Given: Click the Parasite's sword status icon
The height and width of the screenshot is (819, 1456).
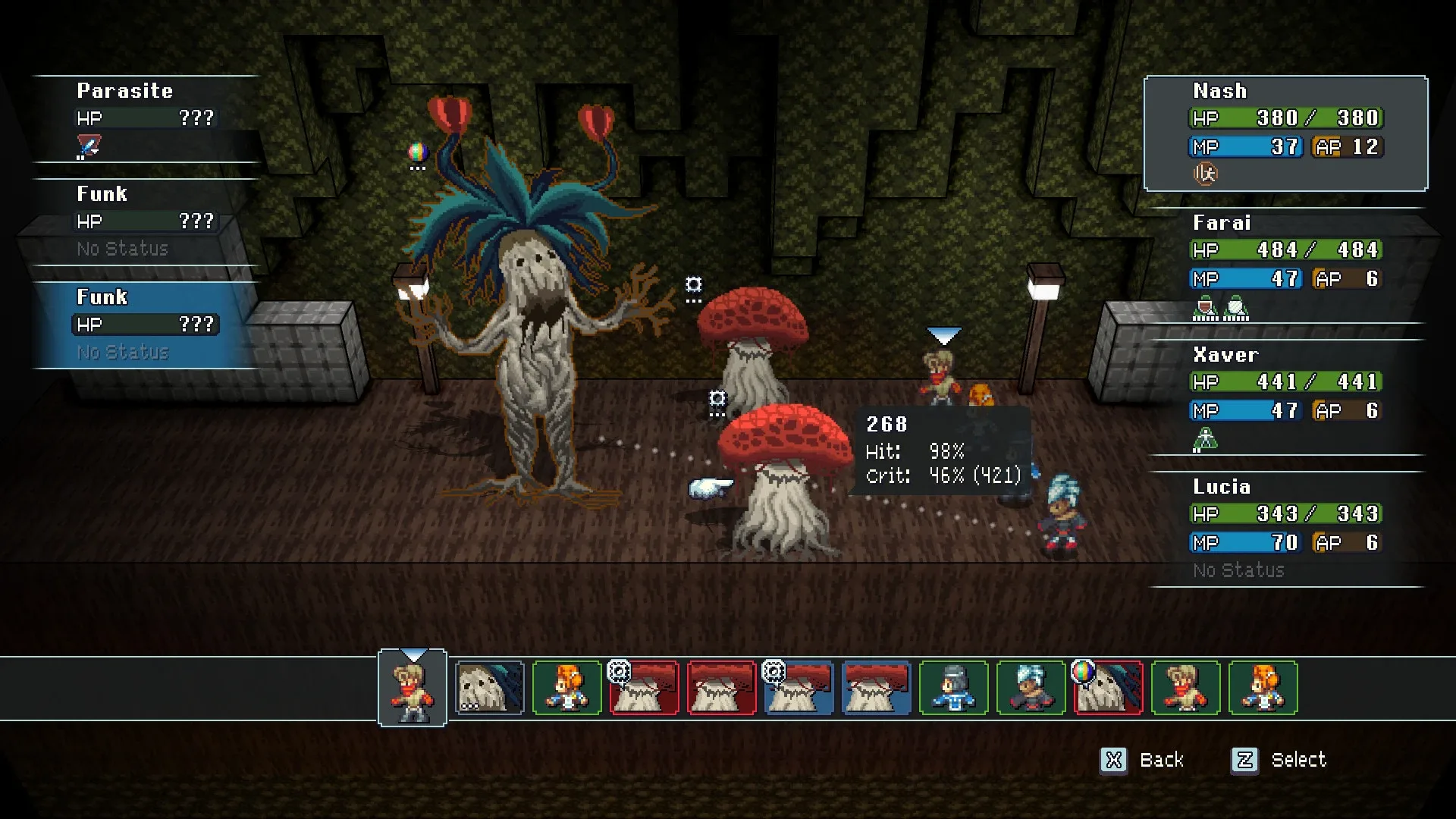Looking at the screenshot, I should click(89, 146).
